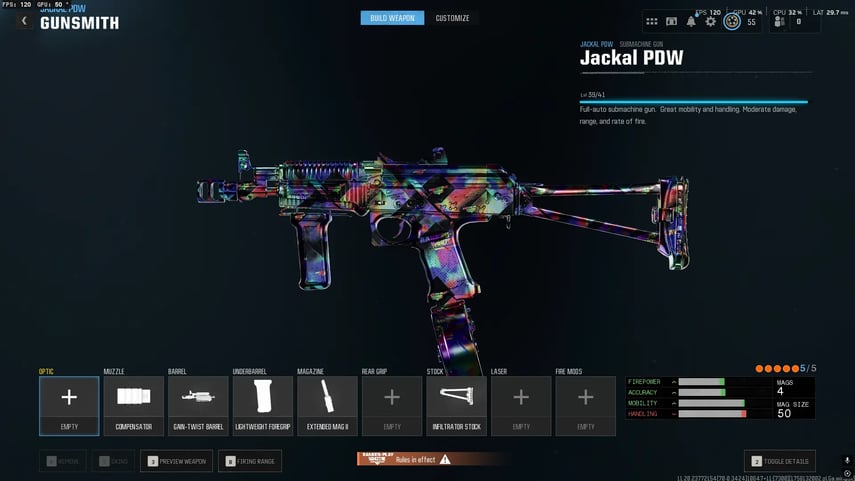Open the Extended Mag II magazine slot
The image size is (855, 481).
[x=327, y=405]
